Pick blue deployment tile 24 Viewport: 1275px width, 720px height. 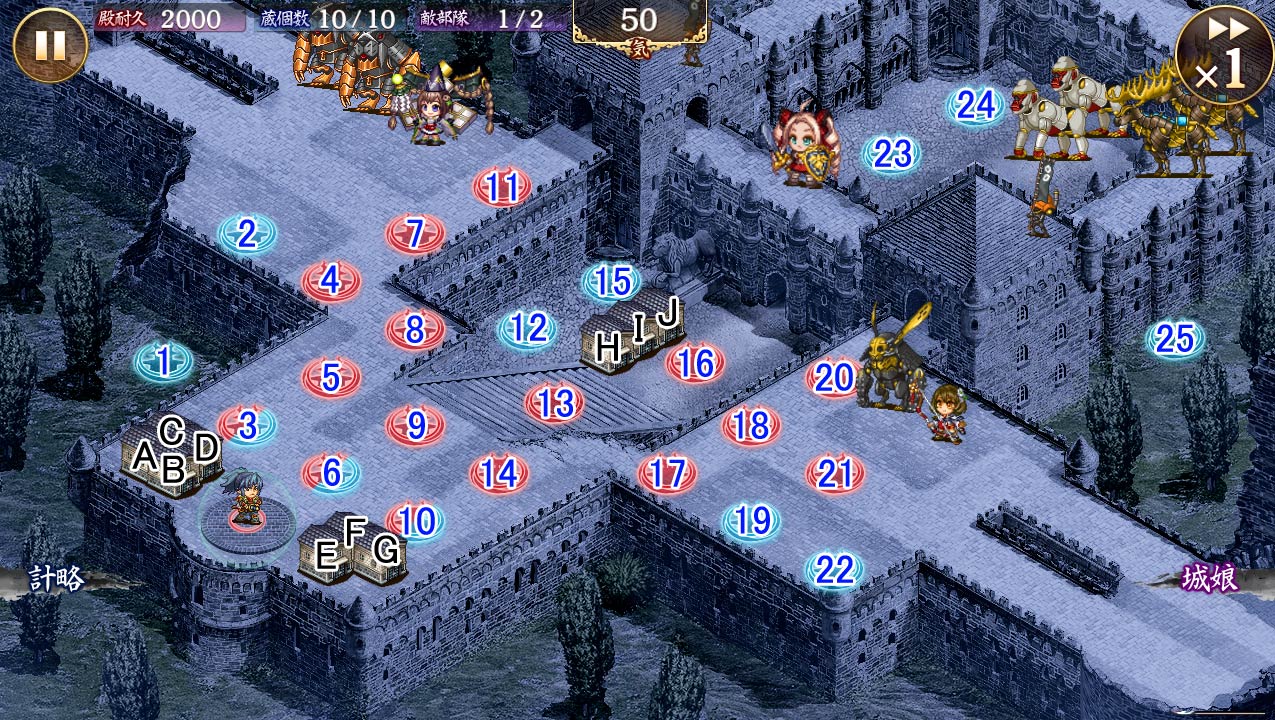[975, 105]
